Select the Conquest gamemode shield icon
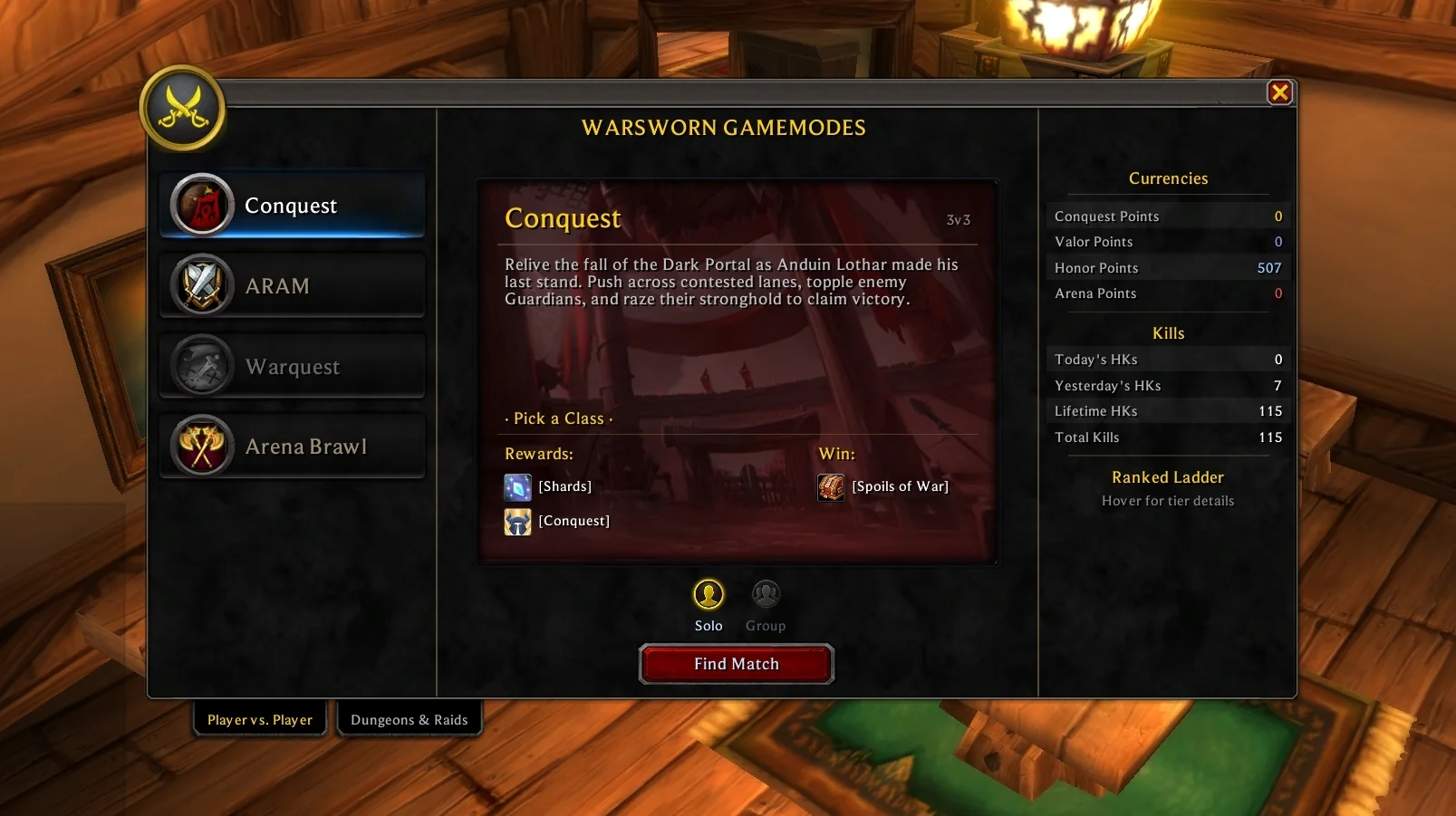 201,205
